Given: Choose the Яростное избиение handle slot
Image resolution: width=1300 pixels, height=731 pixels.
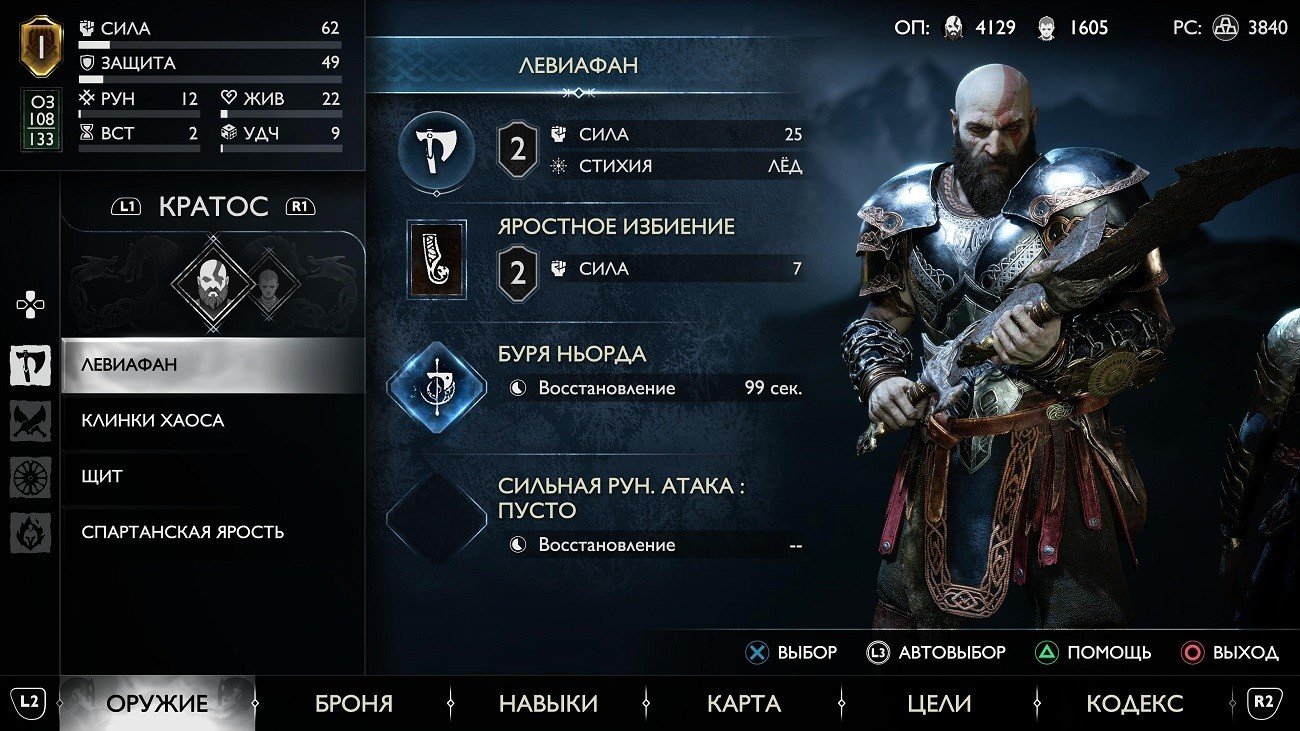Looking at the screenshot, I should tap(436, 259).
